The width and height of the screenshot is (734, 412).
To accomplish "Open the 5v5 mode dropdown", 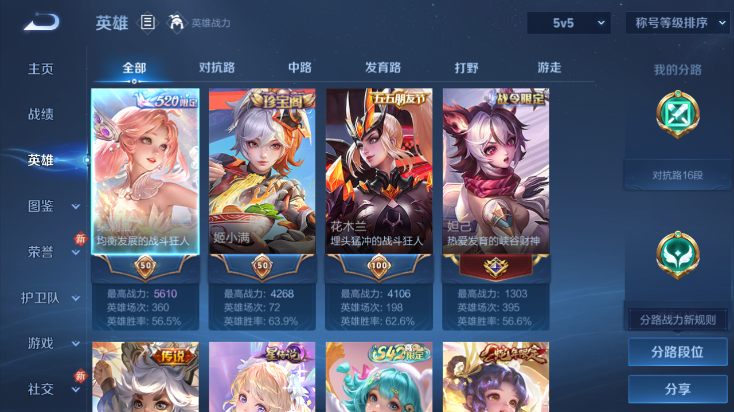I will point(568,23).
